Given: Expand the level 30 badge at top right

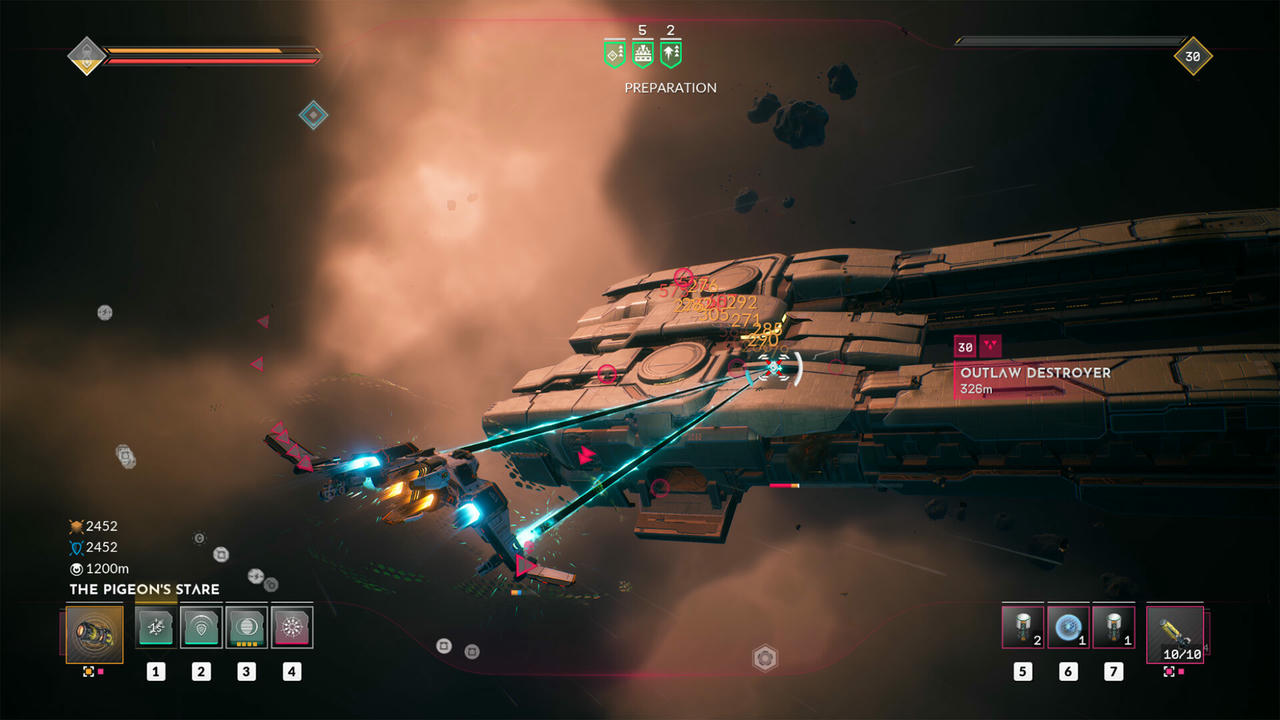Looking at the screenshot, I should click(x=1193, y=56).
